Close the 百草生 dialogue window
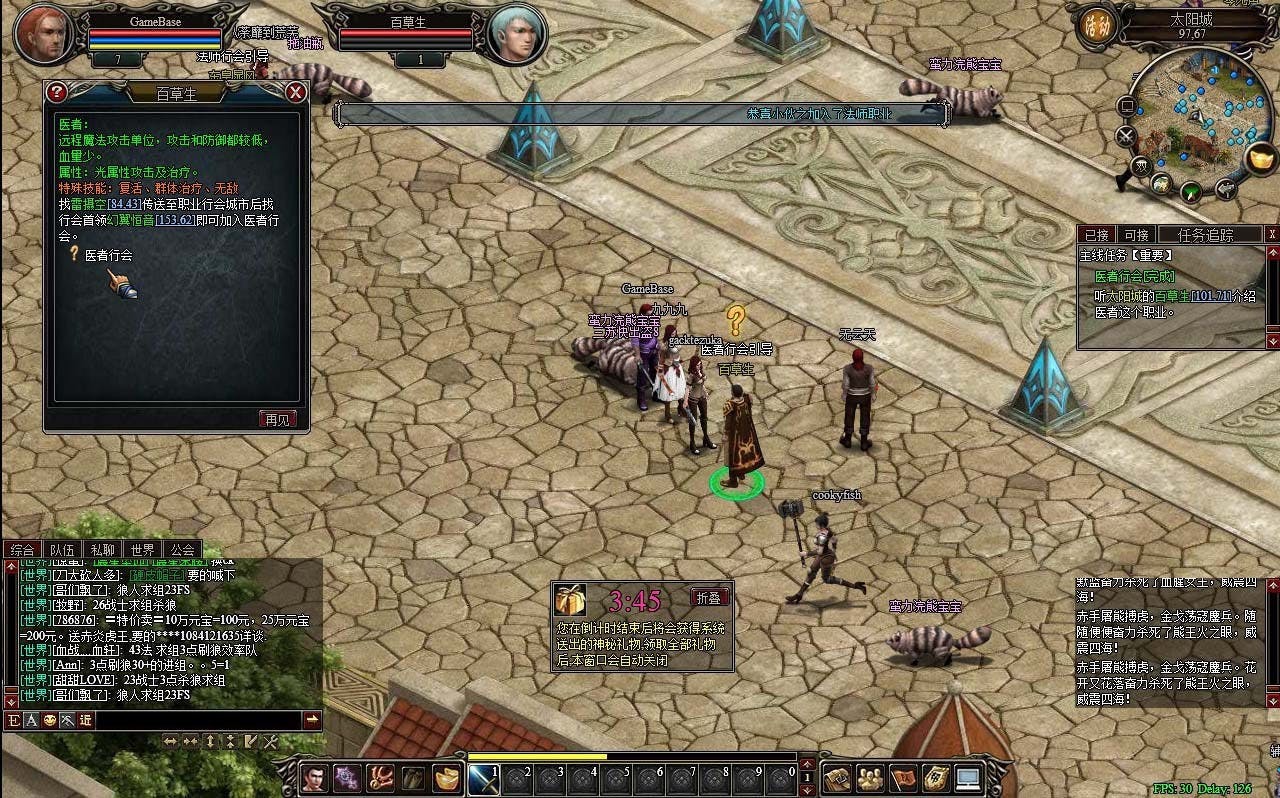Viewport: 1280px width, 798px height. click(296, 93)
